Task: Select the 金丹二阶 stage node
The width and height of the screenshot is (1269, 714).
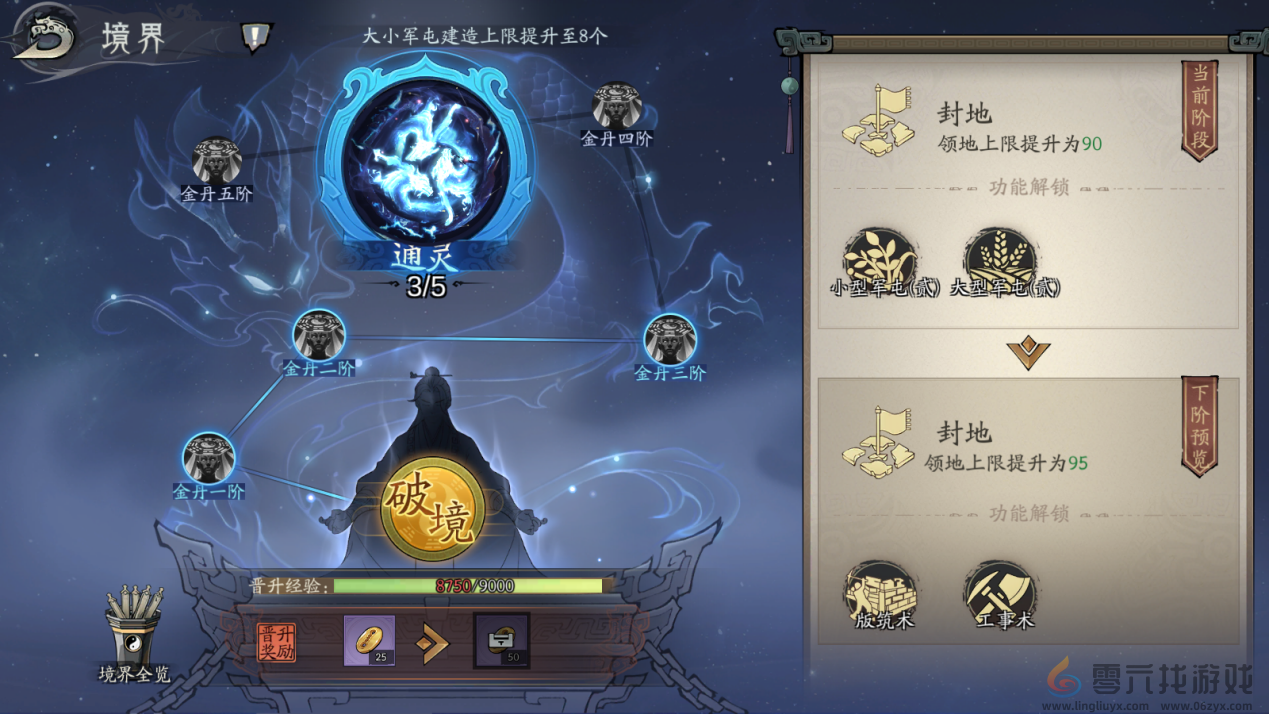Action: 319,335
